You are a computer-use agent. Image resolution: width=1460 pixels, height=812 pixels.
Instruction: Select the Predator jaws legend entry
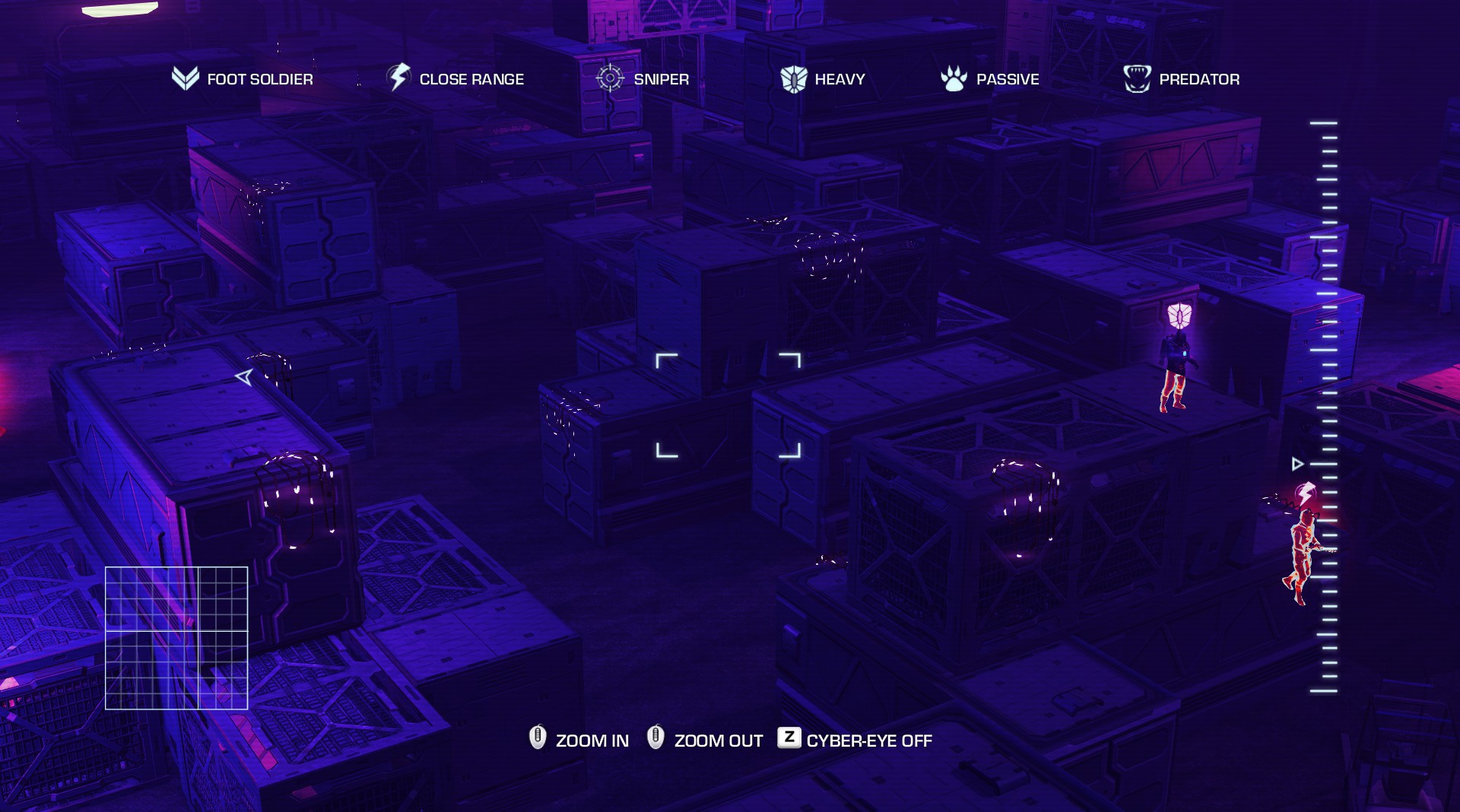1181,79
